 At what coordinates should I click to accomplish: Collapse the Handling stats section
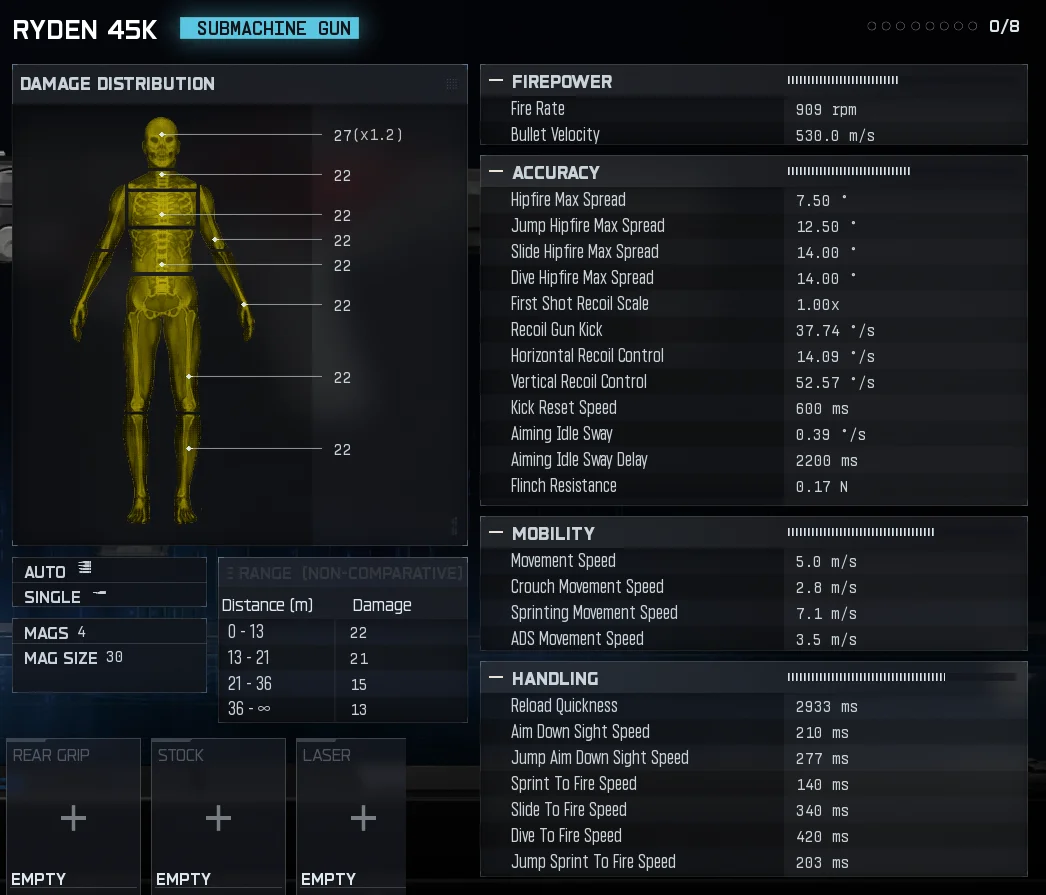[x=495, y=679]
